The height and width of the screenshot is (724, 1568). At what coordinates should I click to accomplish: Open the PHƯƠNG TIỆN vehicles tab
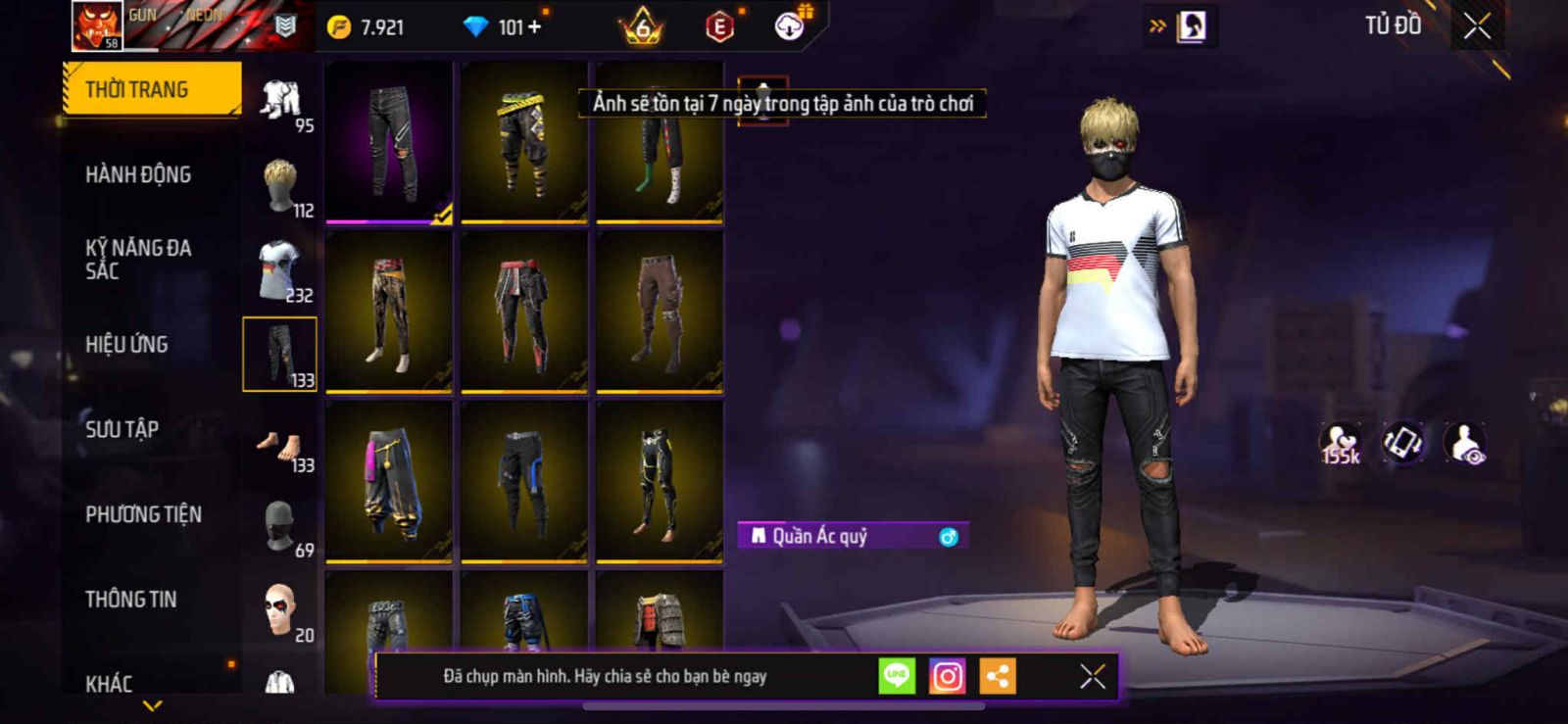pyautogui.click(x=143, y=514)
